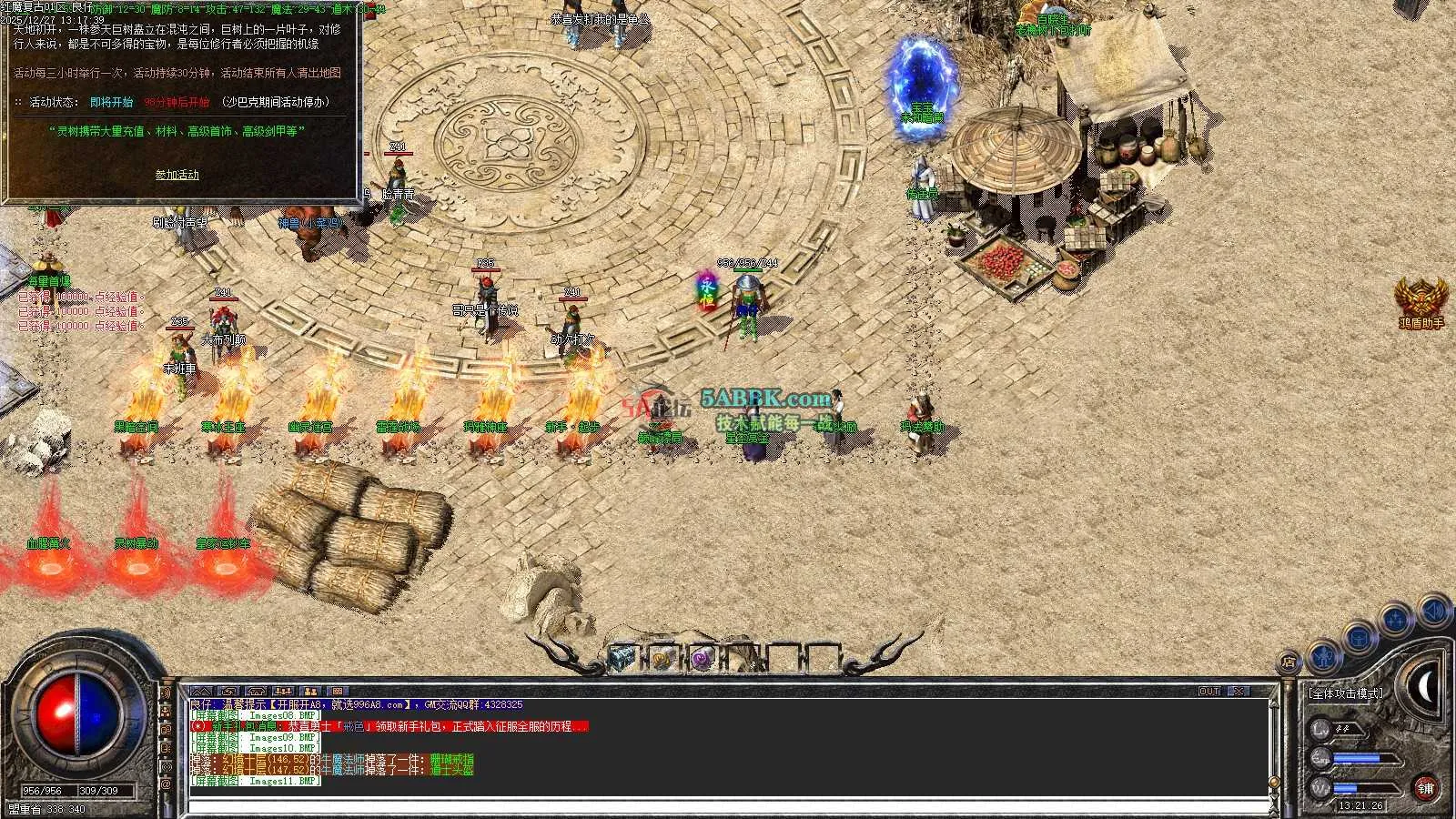The image size is (1456, 819).
Task: Click the OUT button on chat bar
Action: pos(1209,692)
